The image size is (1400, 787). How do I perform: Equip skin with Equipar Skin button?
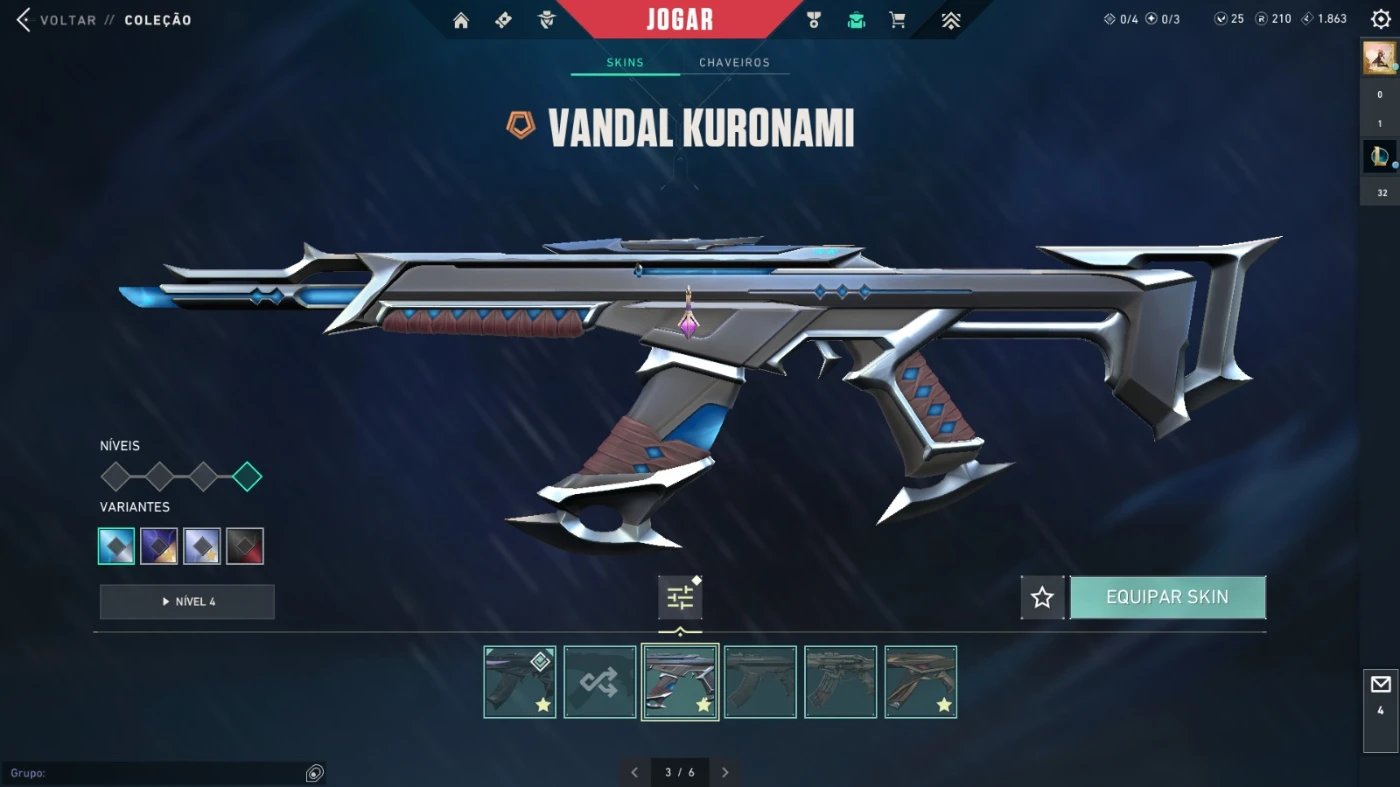[x=1167, y=597]
